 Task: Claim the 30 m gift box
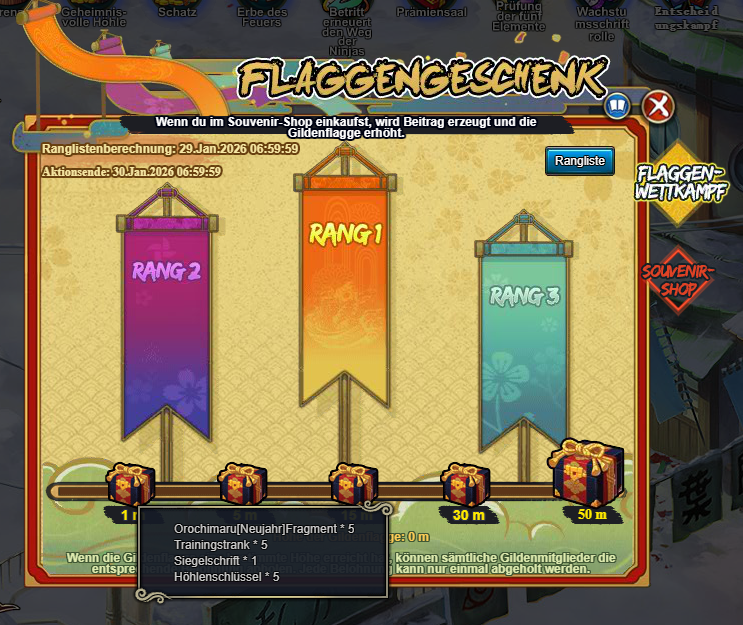(x=465, y=483)
